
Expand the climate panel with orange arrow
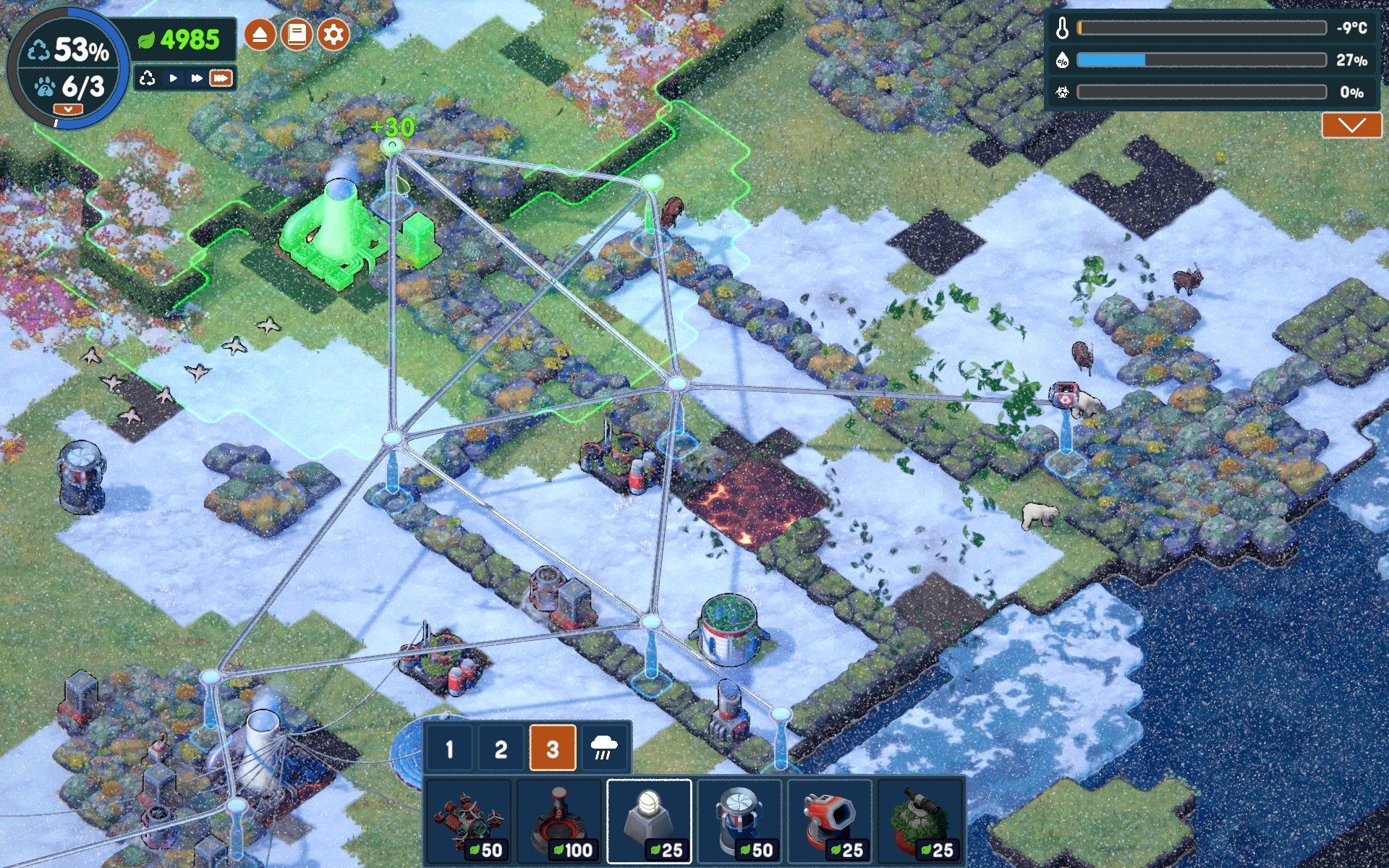pos(1351,126)
